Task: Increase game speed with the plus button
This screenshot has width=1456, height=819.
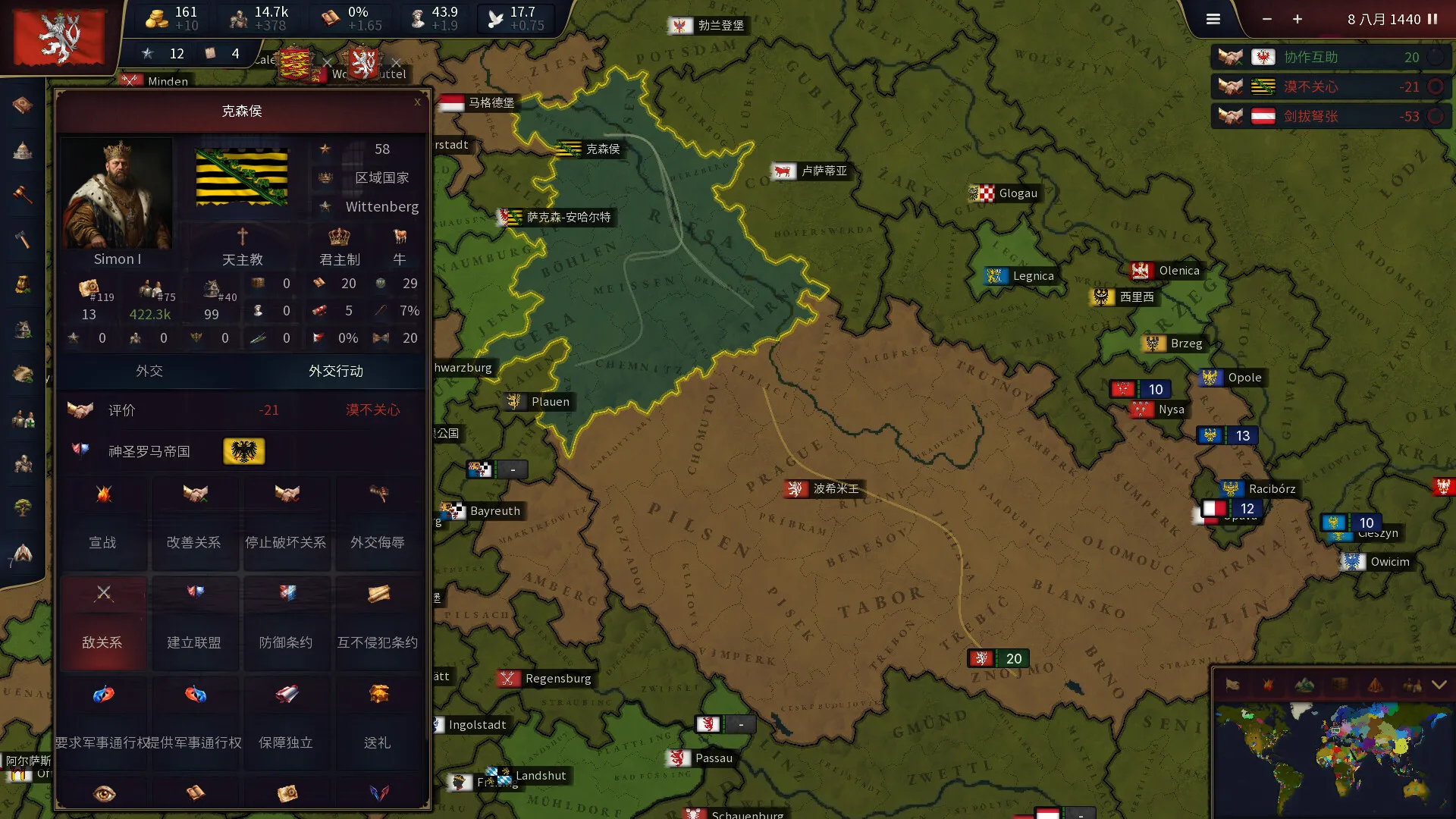Action: 1298,19
